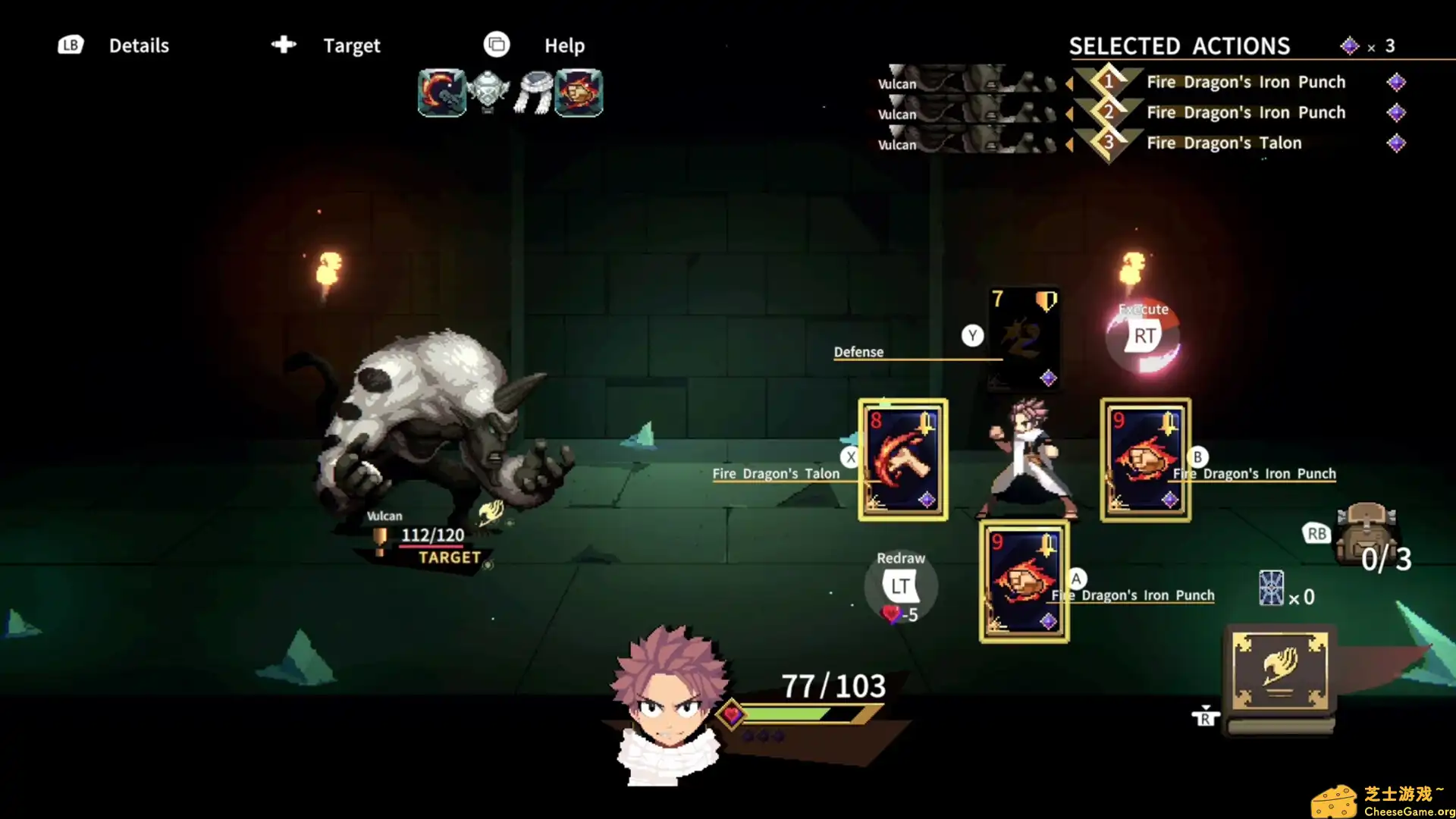Play the Fire Dragon's Talon card

pyautogui.click(x=902, y=459)
